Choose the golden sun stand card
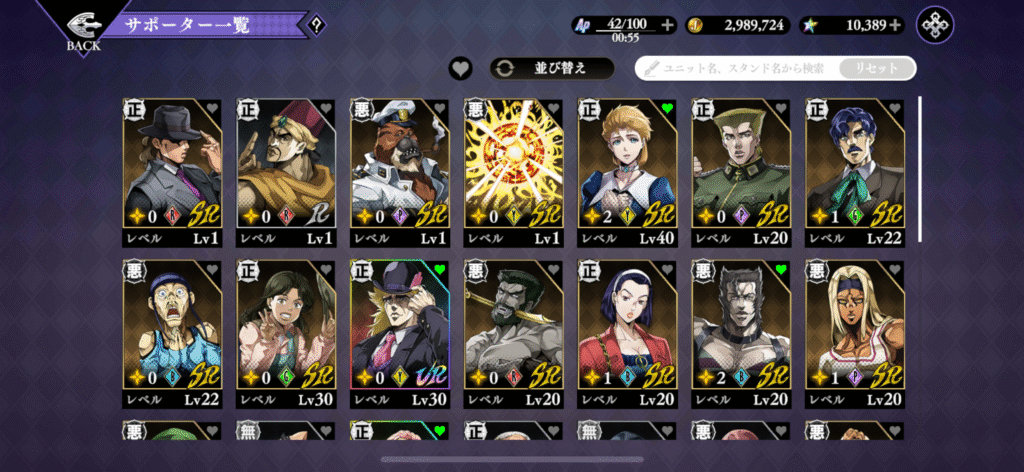Viewport: 1024px width, 472px height. 513,172
